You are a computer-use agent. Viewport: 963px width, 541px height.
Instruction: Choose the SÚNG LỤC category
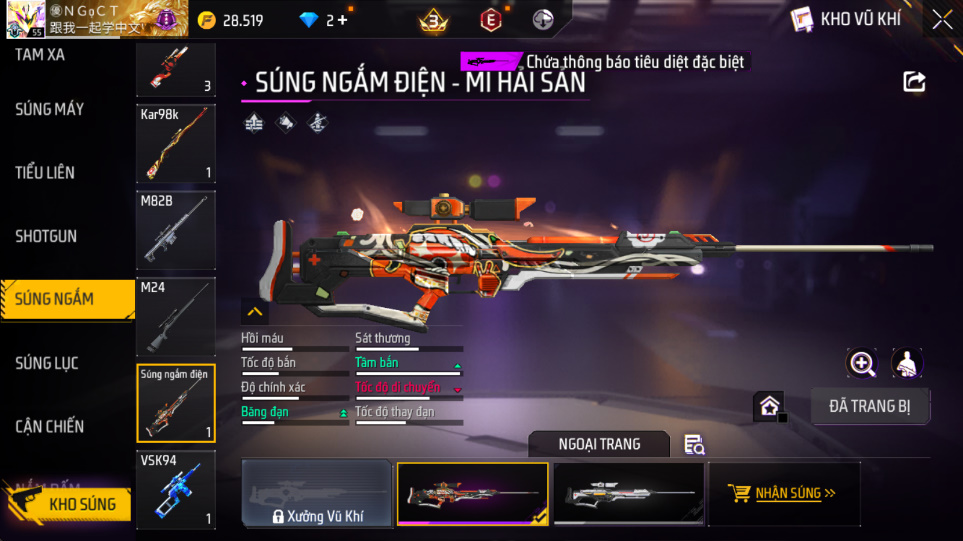tap(47, 363)
